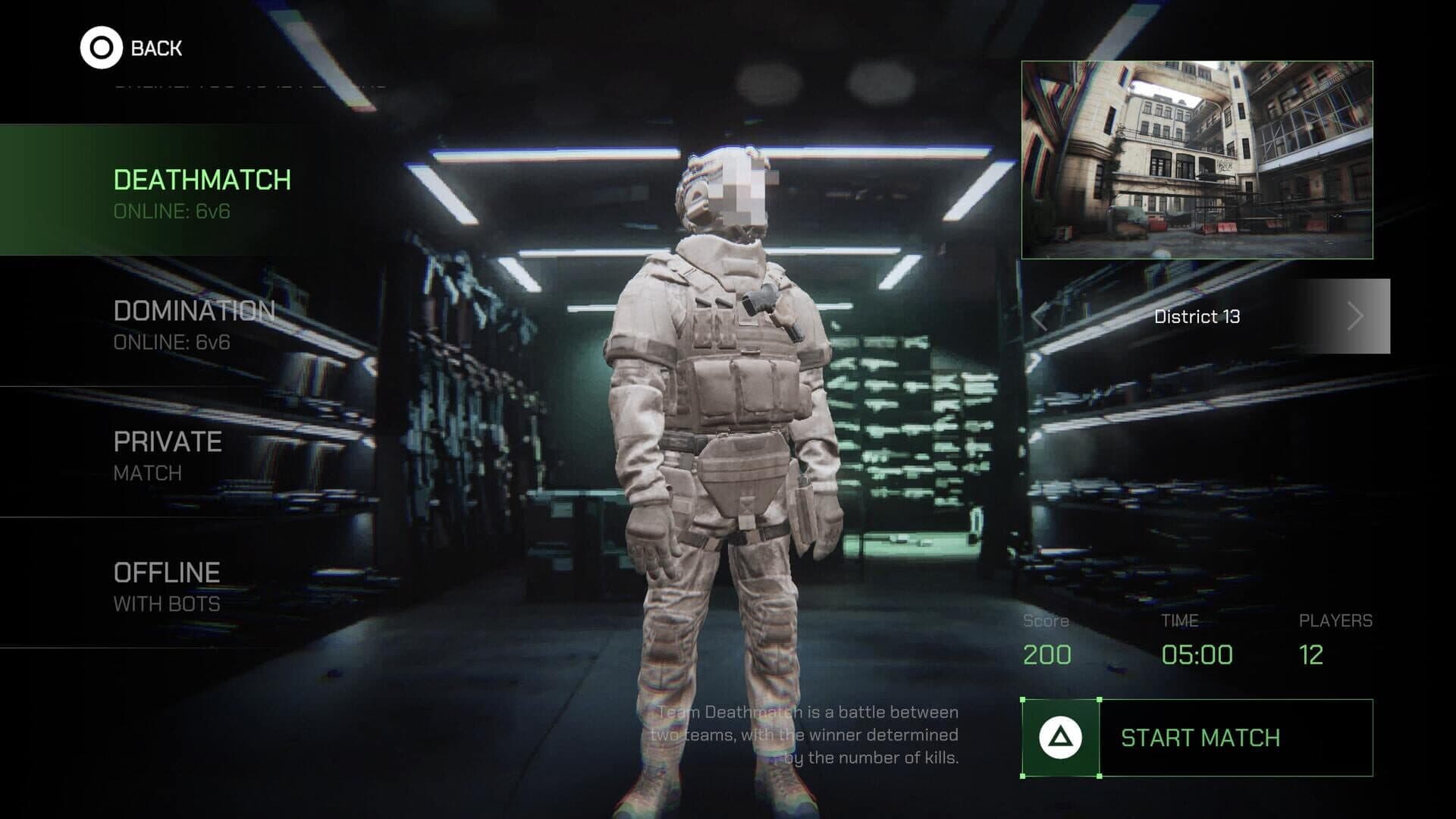
Task: Select Offline with Bots mode
Action: [167, 585]
